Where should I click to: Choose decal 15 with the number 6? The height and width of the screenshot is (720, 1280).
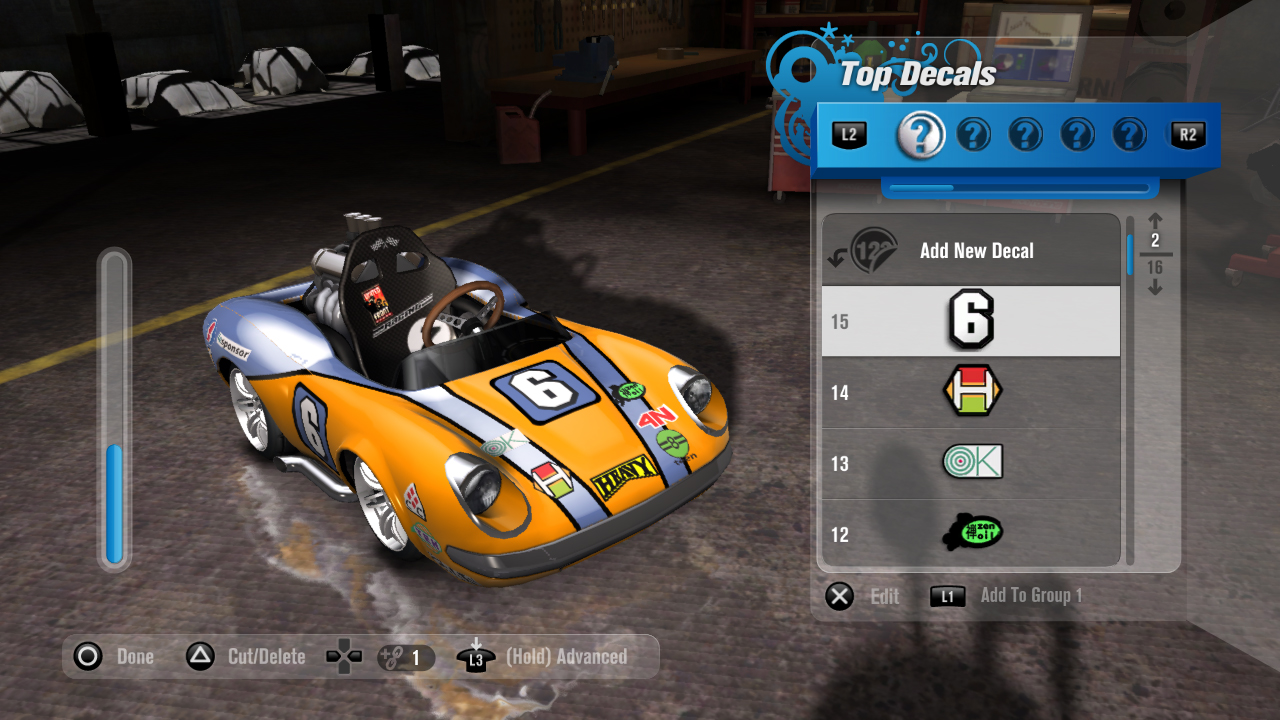coord(970,321)
